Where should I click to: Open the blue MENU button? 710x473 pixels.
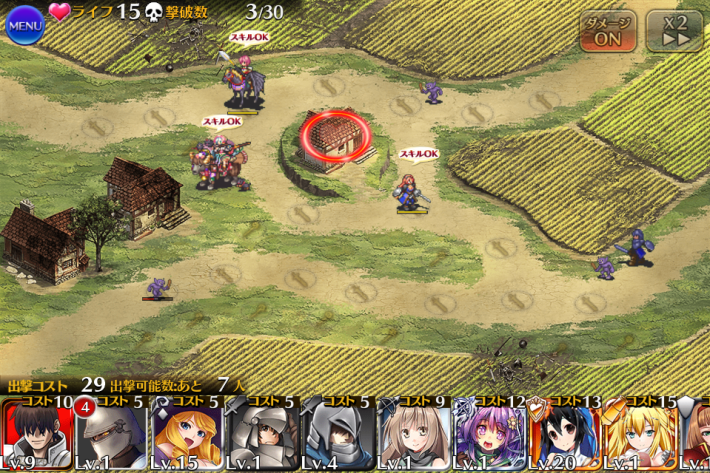click(x=24, y=24)
